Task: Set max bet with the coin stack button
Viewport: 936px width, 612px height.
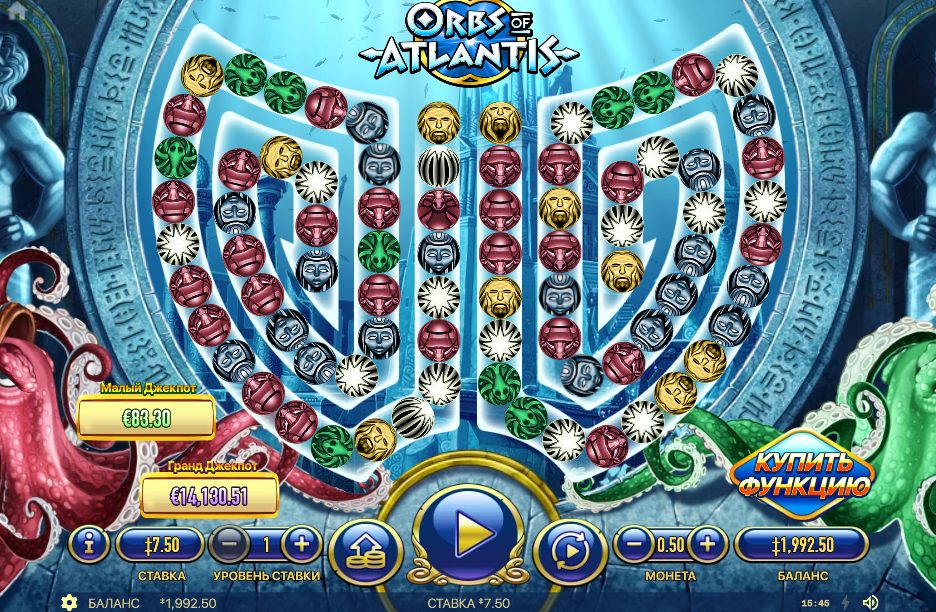Action: 364,551
